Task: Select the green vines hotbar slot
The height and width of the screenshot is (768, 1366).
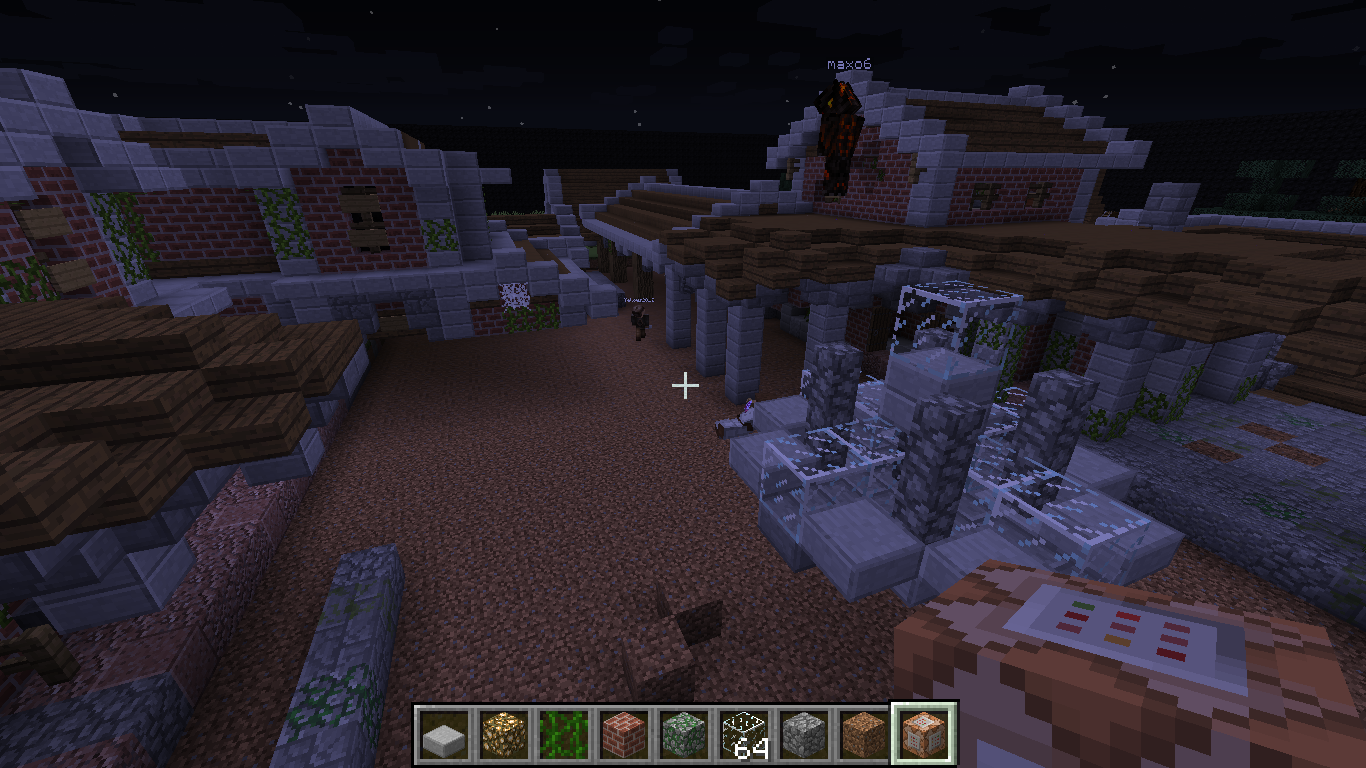Action: (563, 736)
